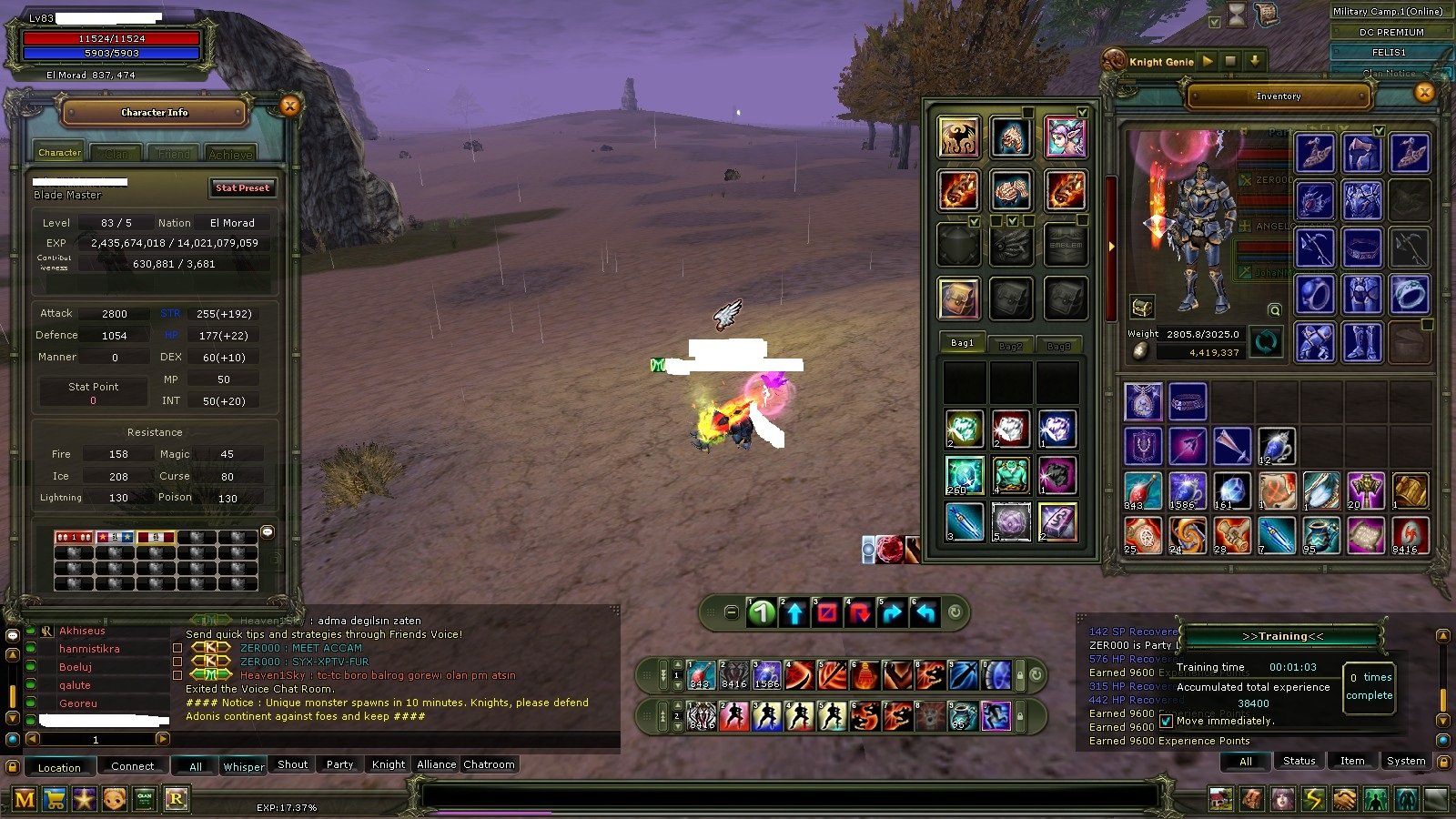Close the Character Info window
1456x819 pixels.
tap(289, 106)
